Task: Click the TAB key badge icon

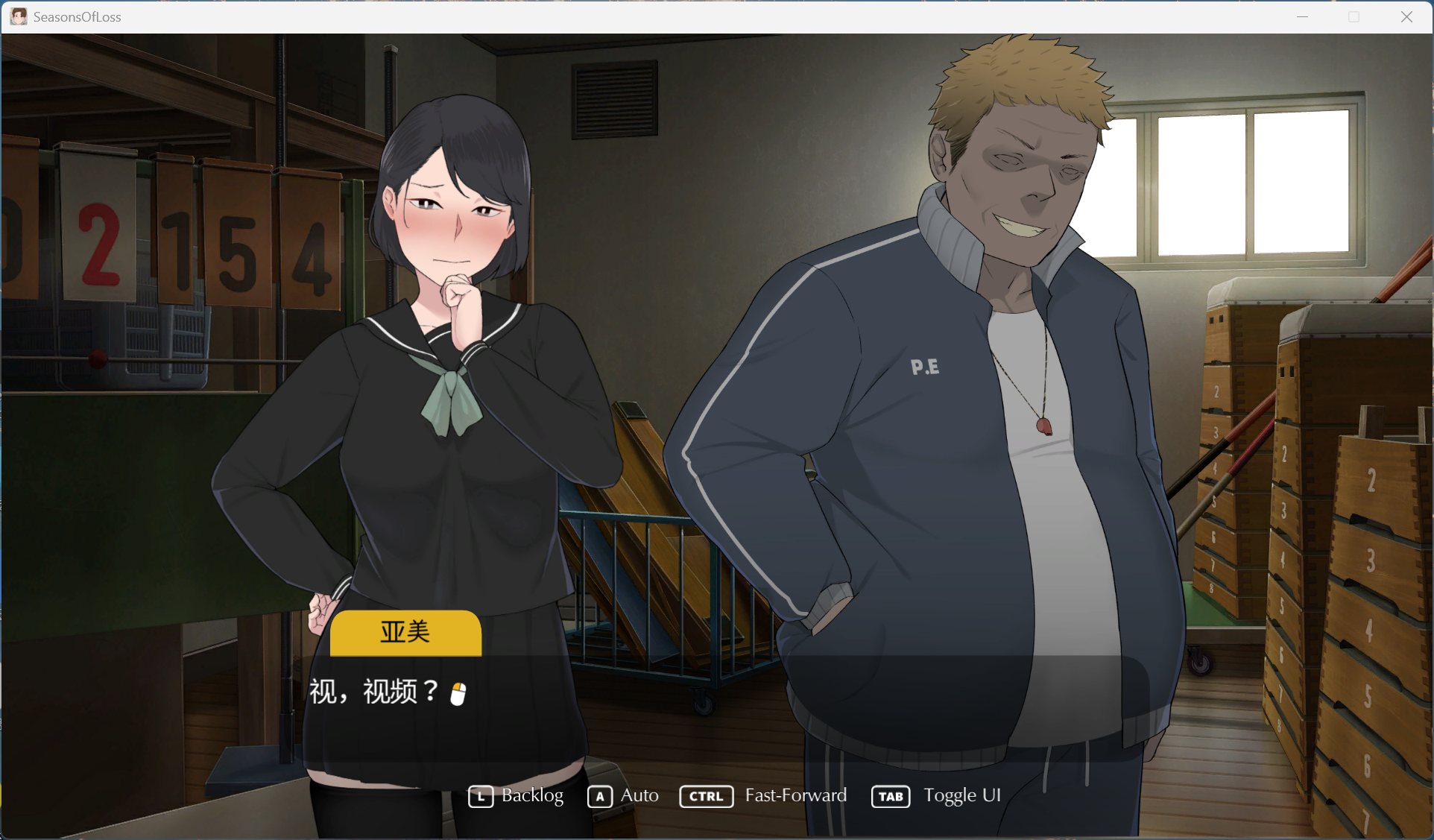Action: (x=891, y=796)
